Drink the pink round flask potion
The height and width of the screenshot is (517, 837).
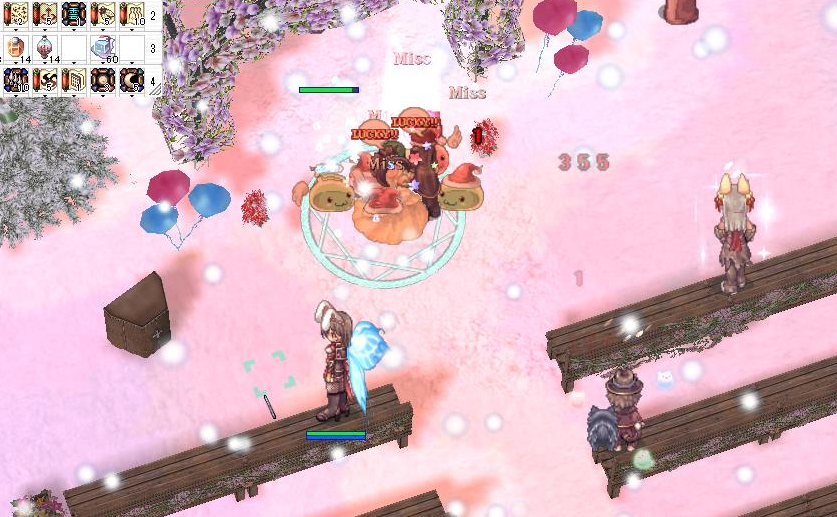46,48
